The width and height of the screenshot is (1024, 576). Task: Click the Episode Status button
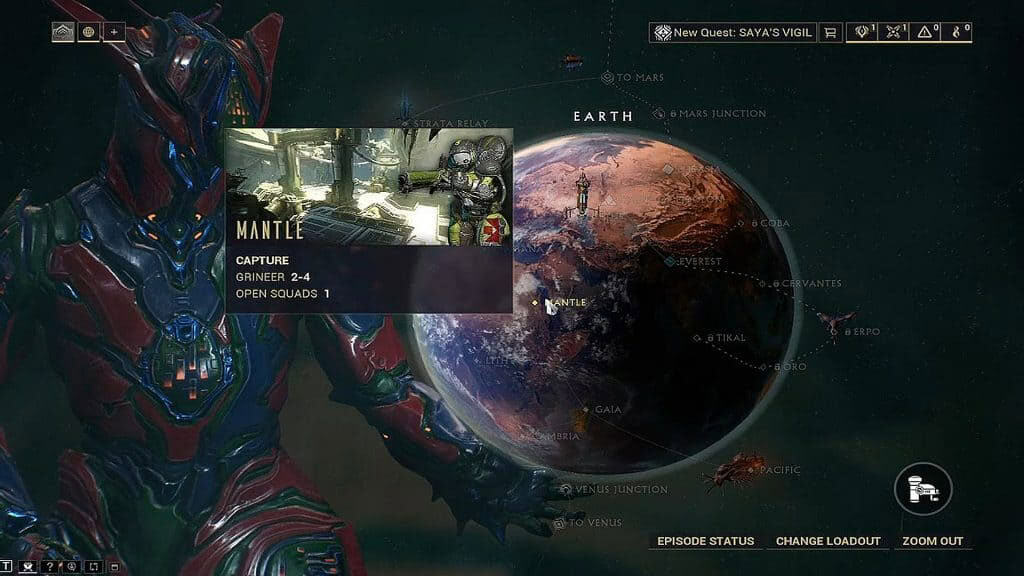click(x=705, y=541)
